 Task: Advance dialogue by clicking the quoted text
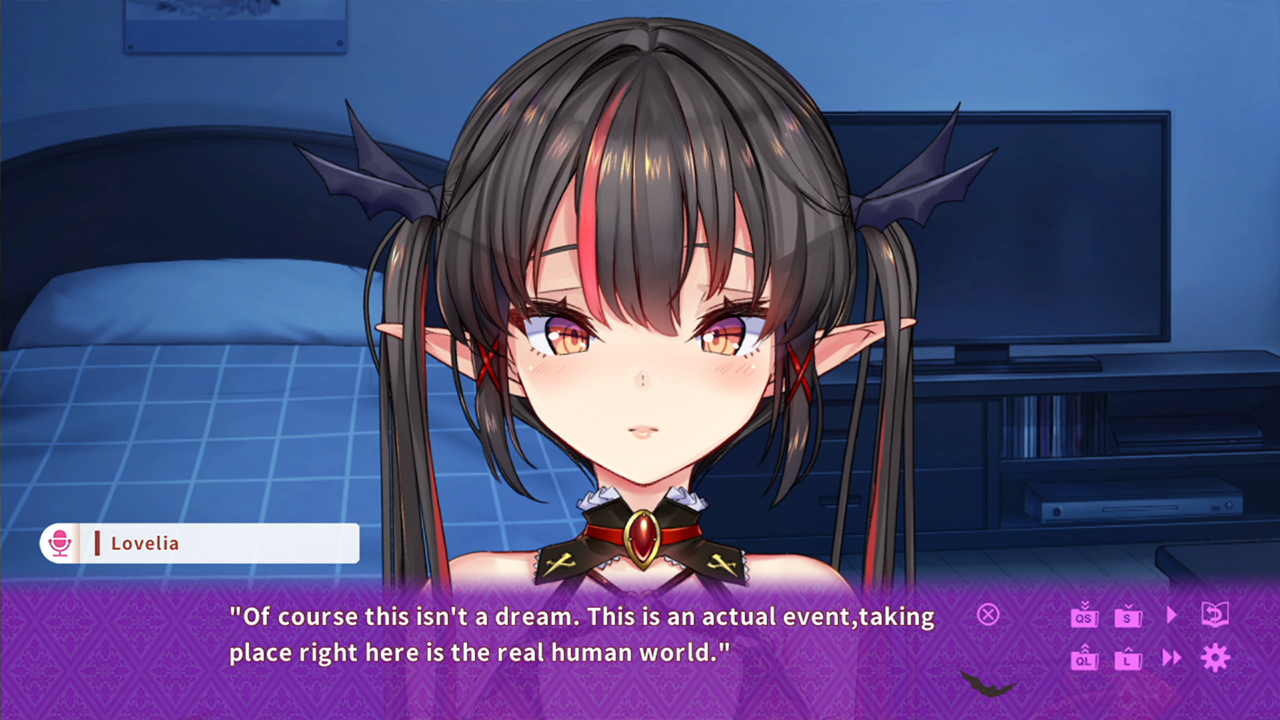pos(580,633)
